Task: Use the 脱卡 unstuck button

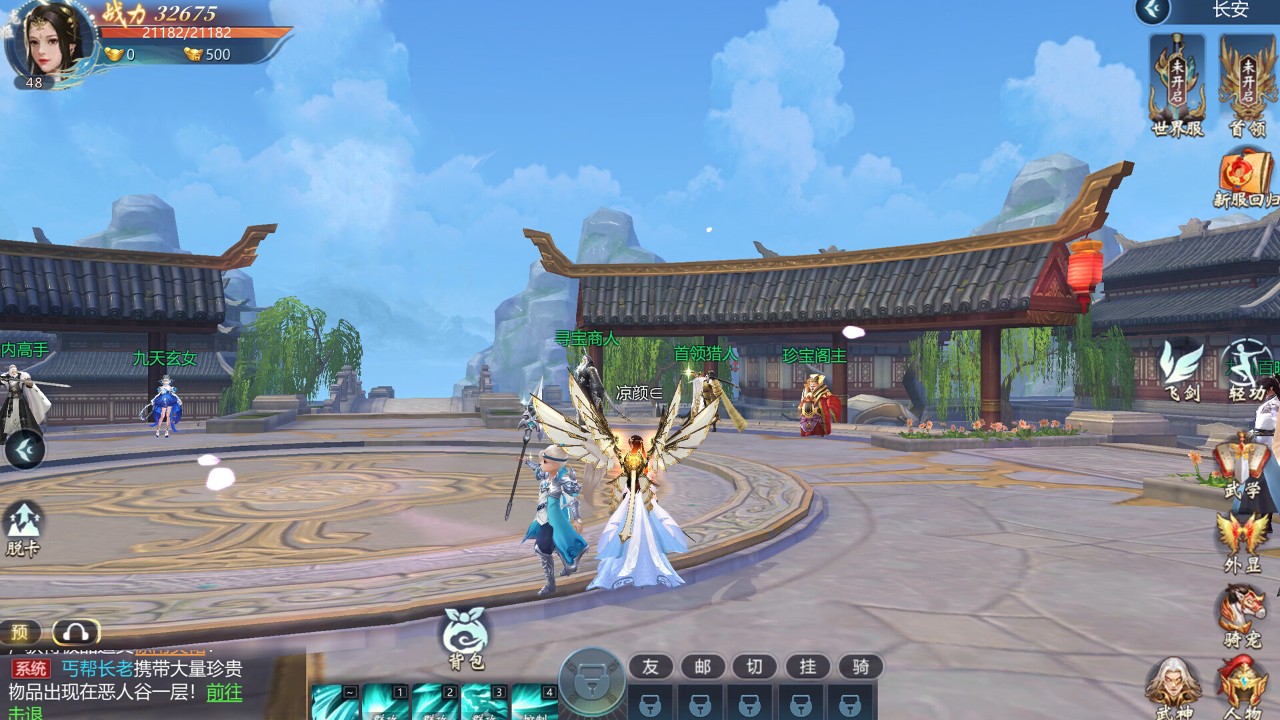Action: point(23,528)
